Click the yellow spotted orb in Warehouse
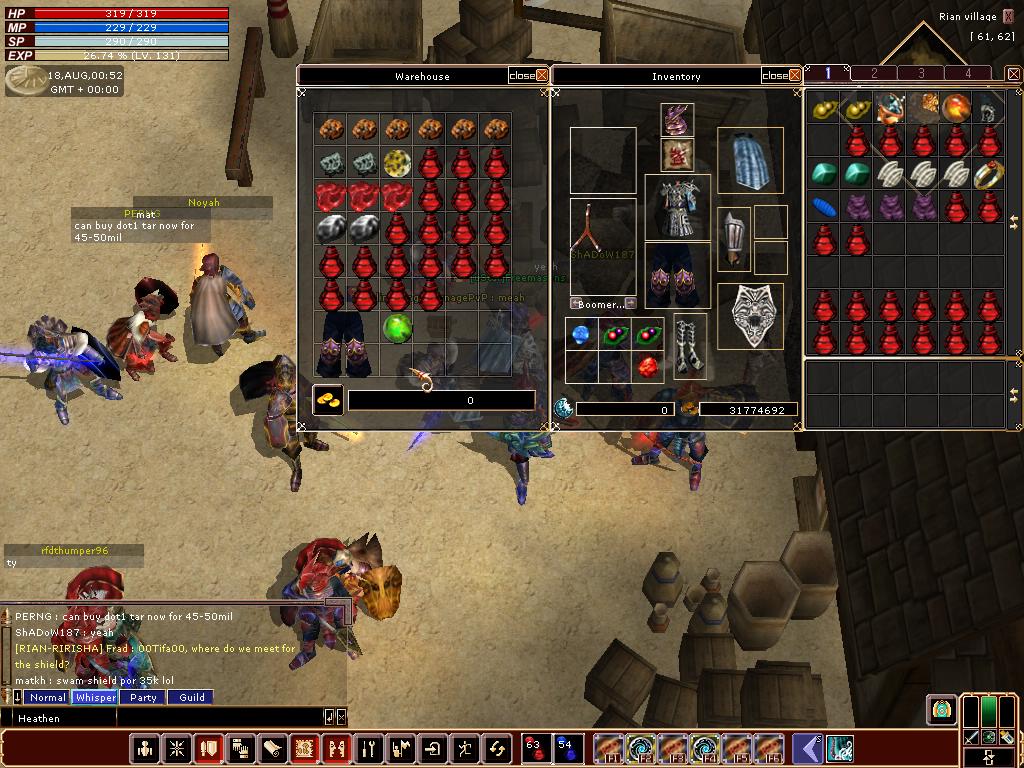The image size is (1024, 768). pyautogui.click(x=397, y=162)
